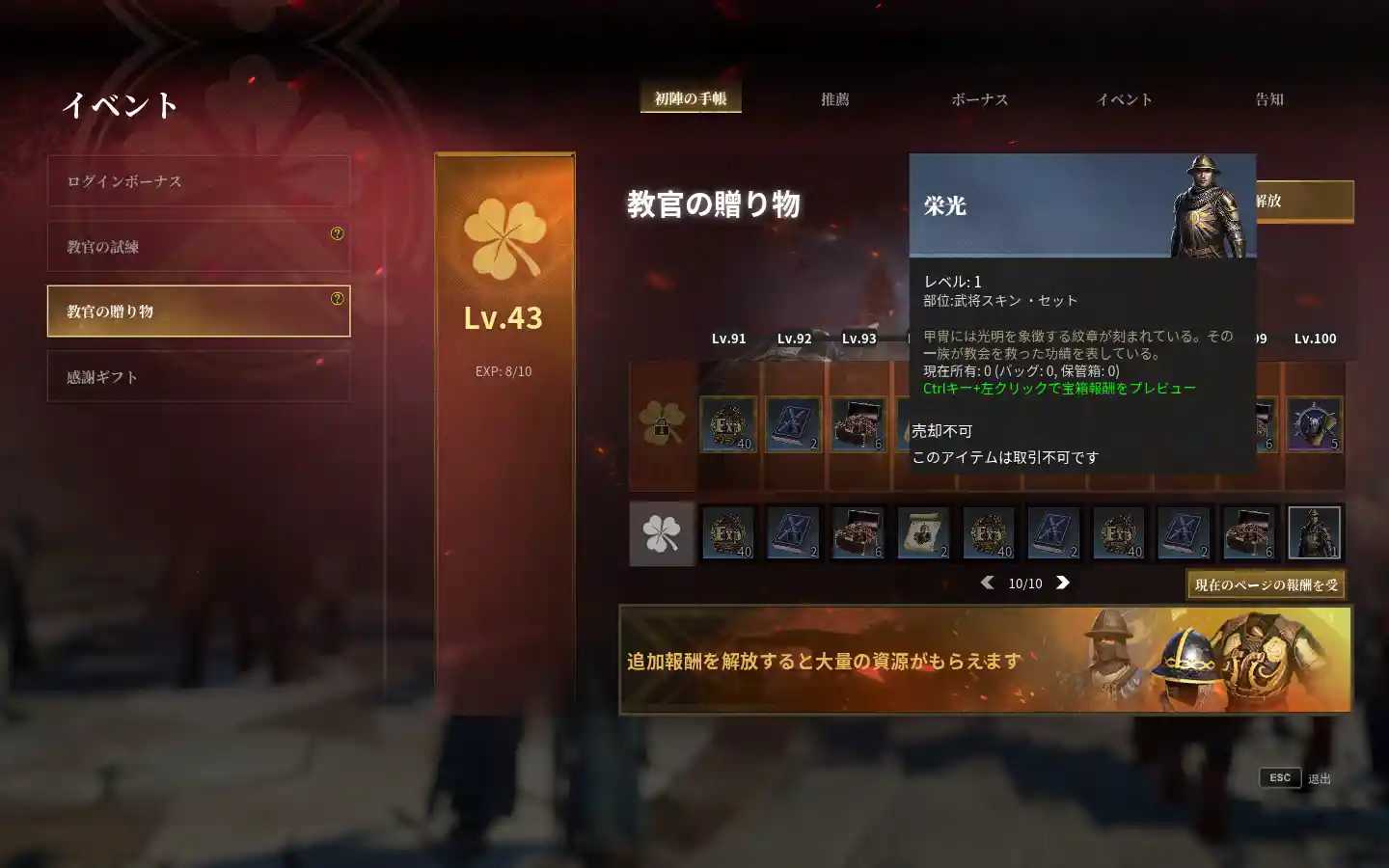Toggle the ログインボーナス event entry
Viewport: 1389px width, 868px height.
(x=198, y=181)
